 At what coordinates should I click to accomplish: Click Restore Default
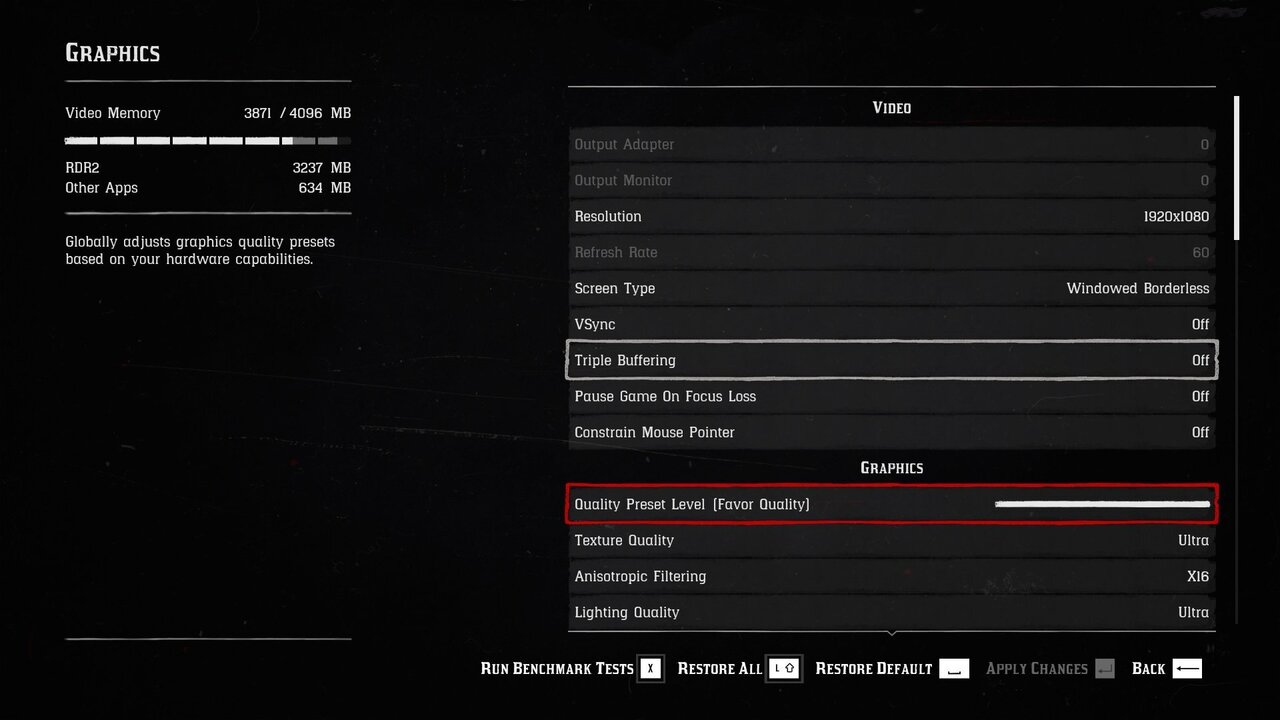[x=874, y=668]
